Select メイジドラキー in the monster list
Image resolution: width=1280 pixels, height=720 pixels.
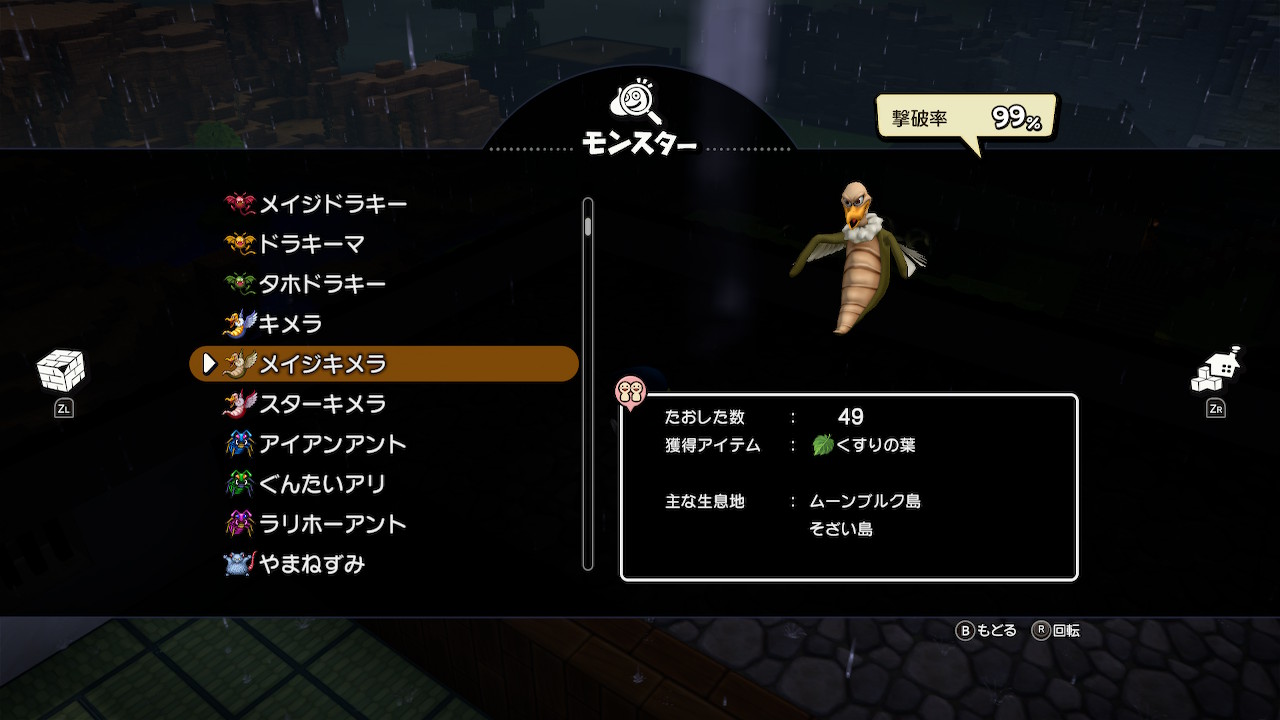tap(332, 204)
